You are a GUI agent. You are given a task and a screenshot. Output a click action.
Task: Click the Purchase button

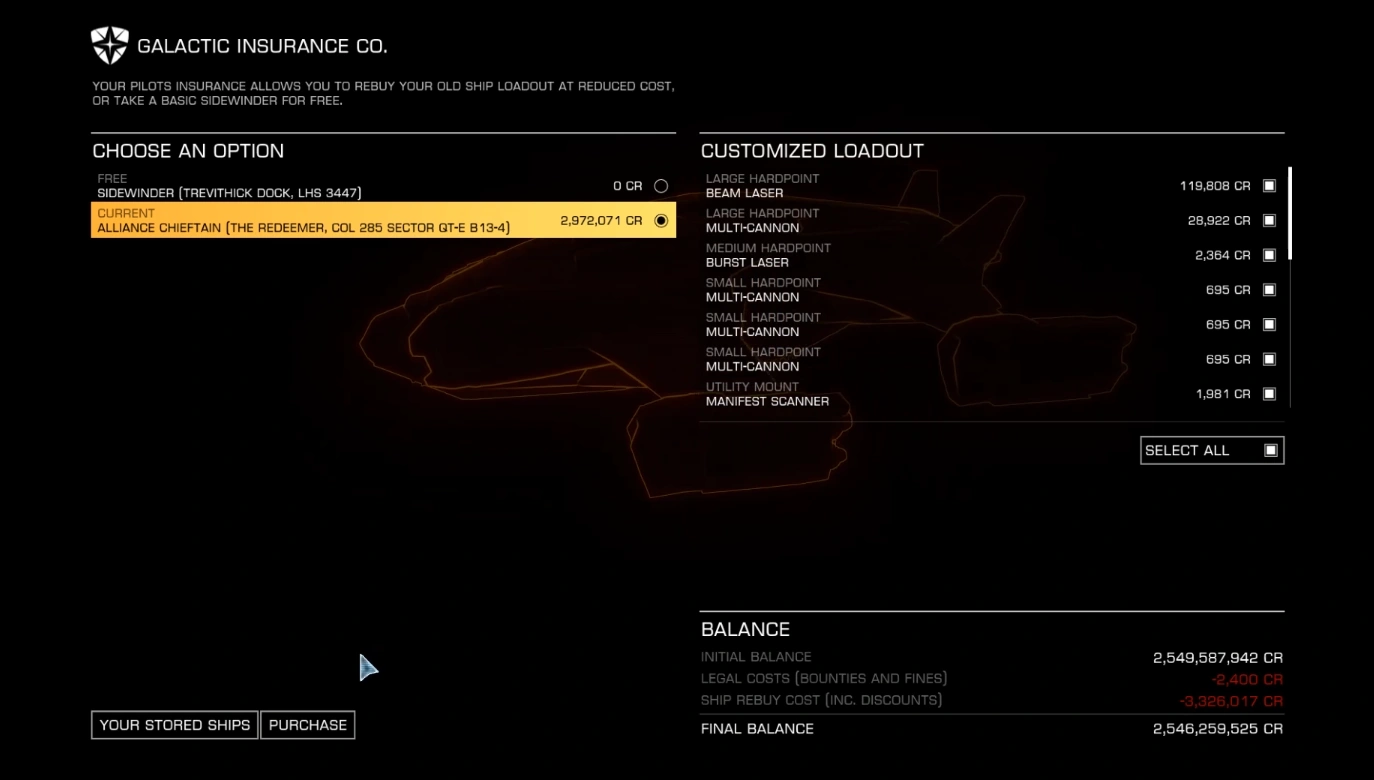tap(307, 724)
